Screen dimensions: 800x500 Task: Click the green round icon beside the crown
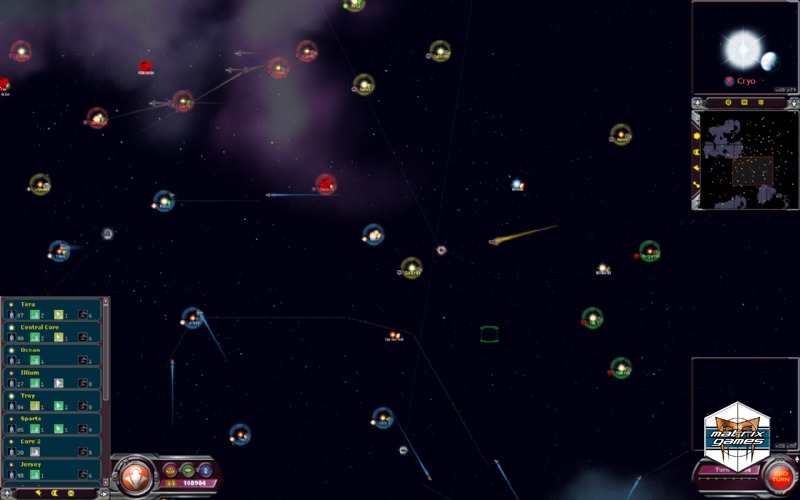point(188,469)
